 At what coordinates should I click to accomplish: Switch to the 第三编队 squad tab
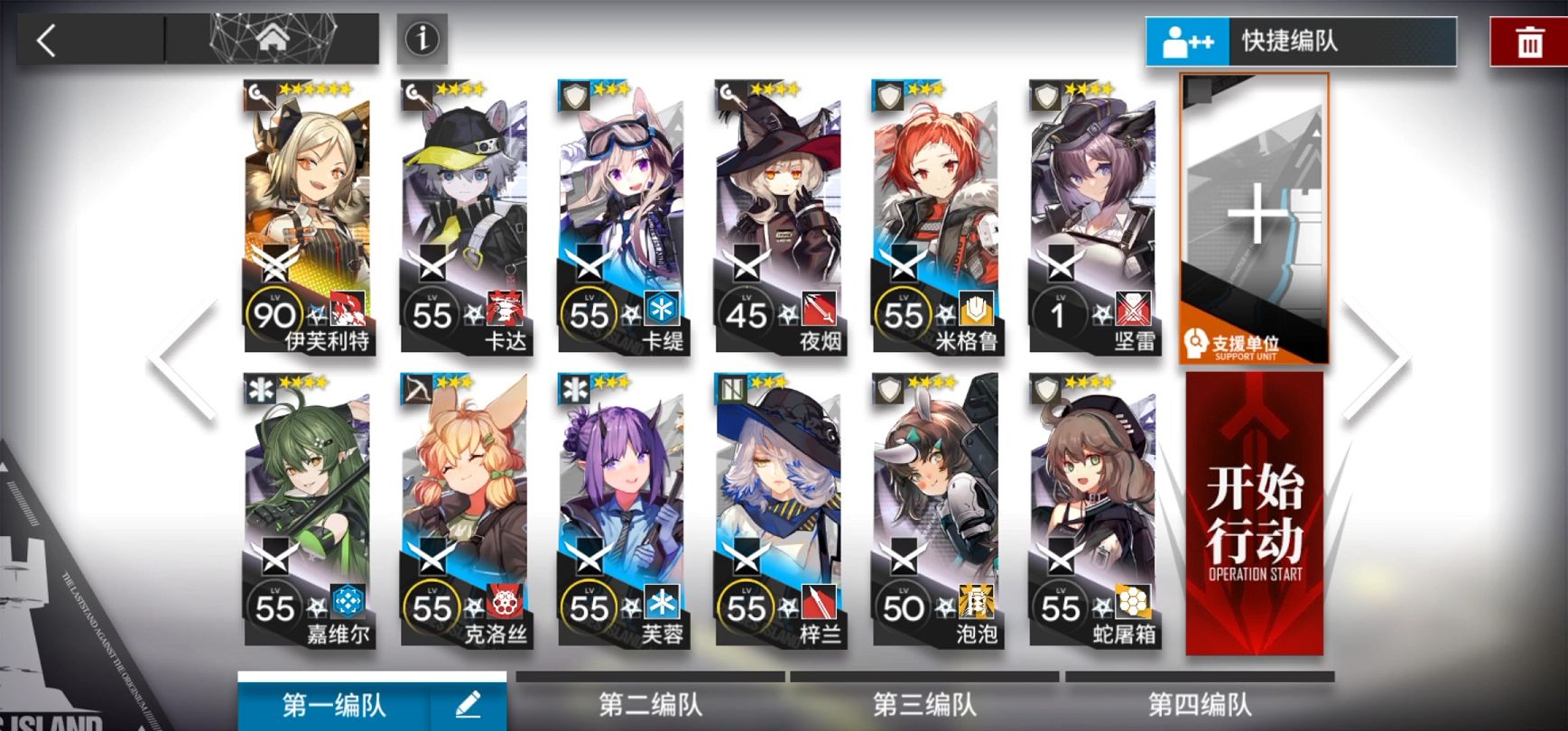point(924,704)
